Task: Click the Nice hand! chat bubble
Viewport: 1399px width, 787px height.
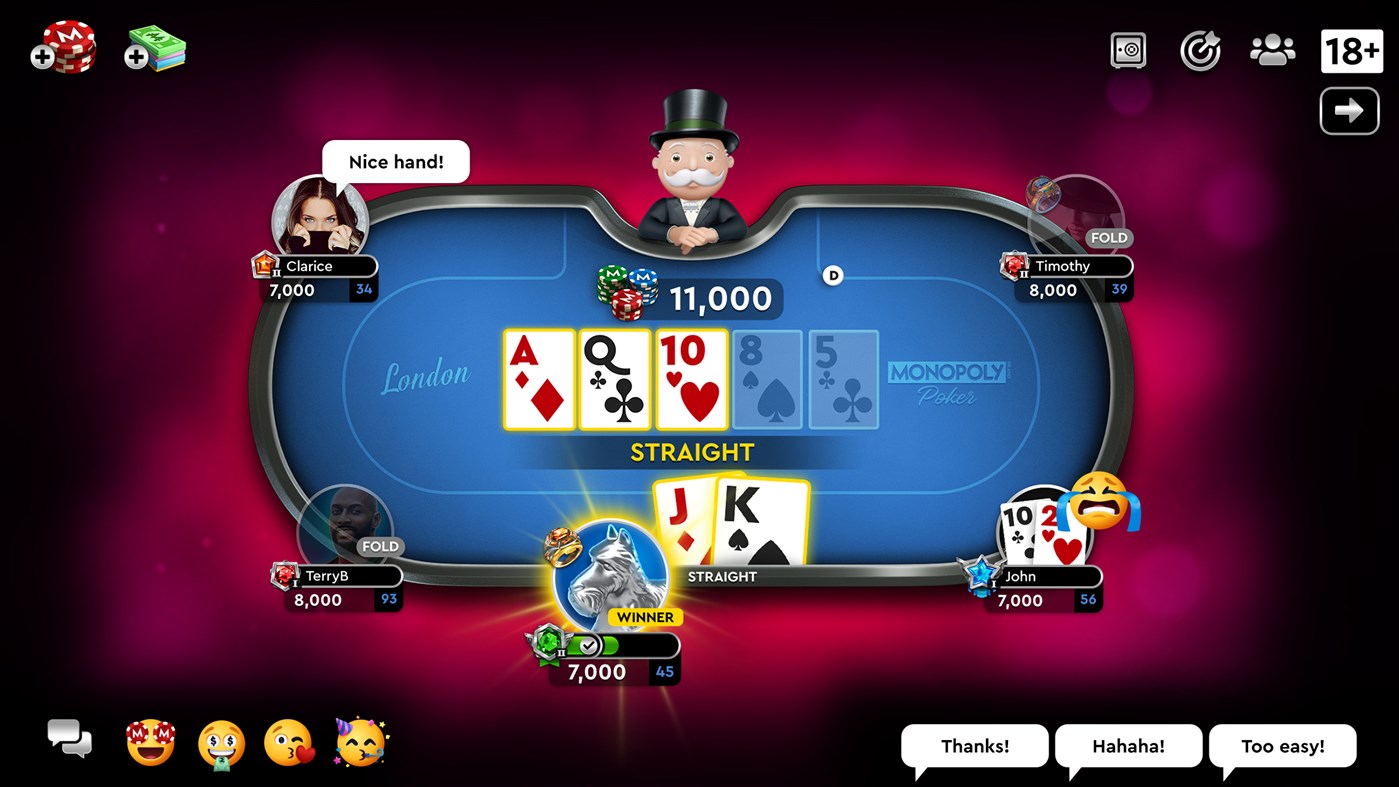Action: click(x=395, y=161)
